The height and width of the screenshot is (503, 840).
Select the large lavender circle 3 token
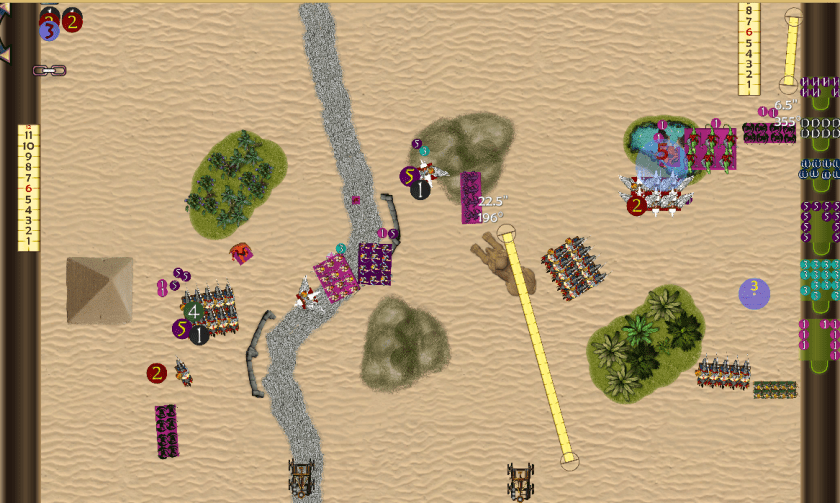pos(754,293)
